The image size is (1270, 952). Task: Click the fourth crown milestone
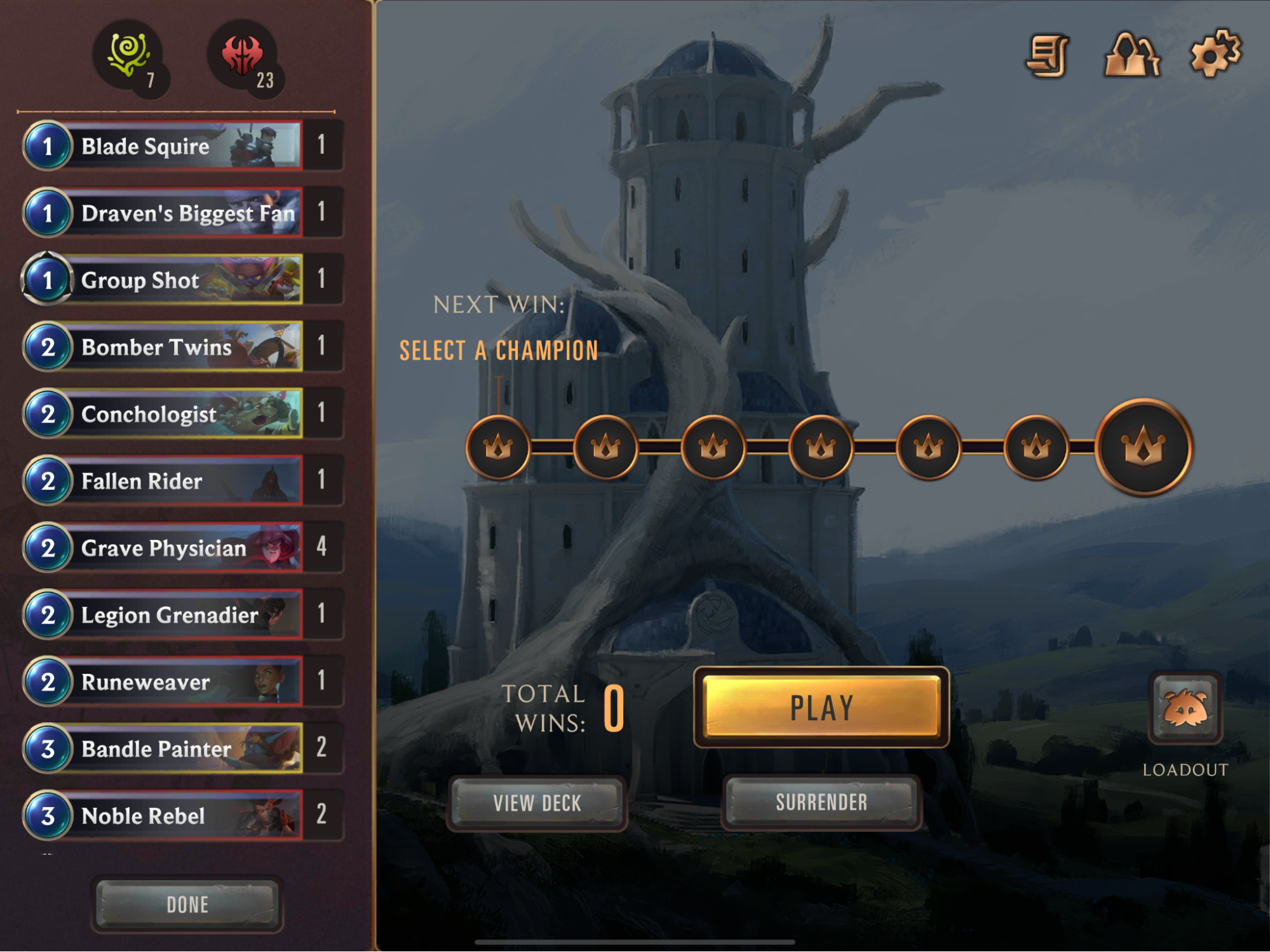822,446
